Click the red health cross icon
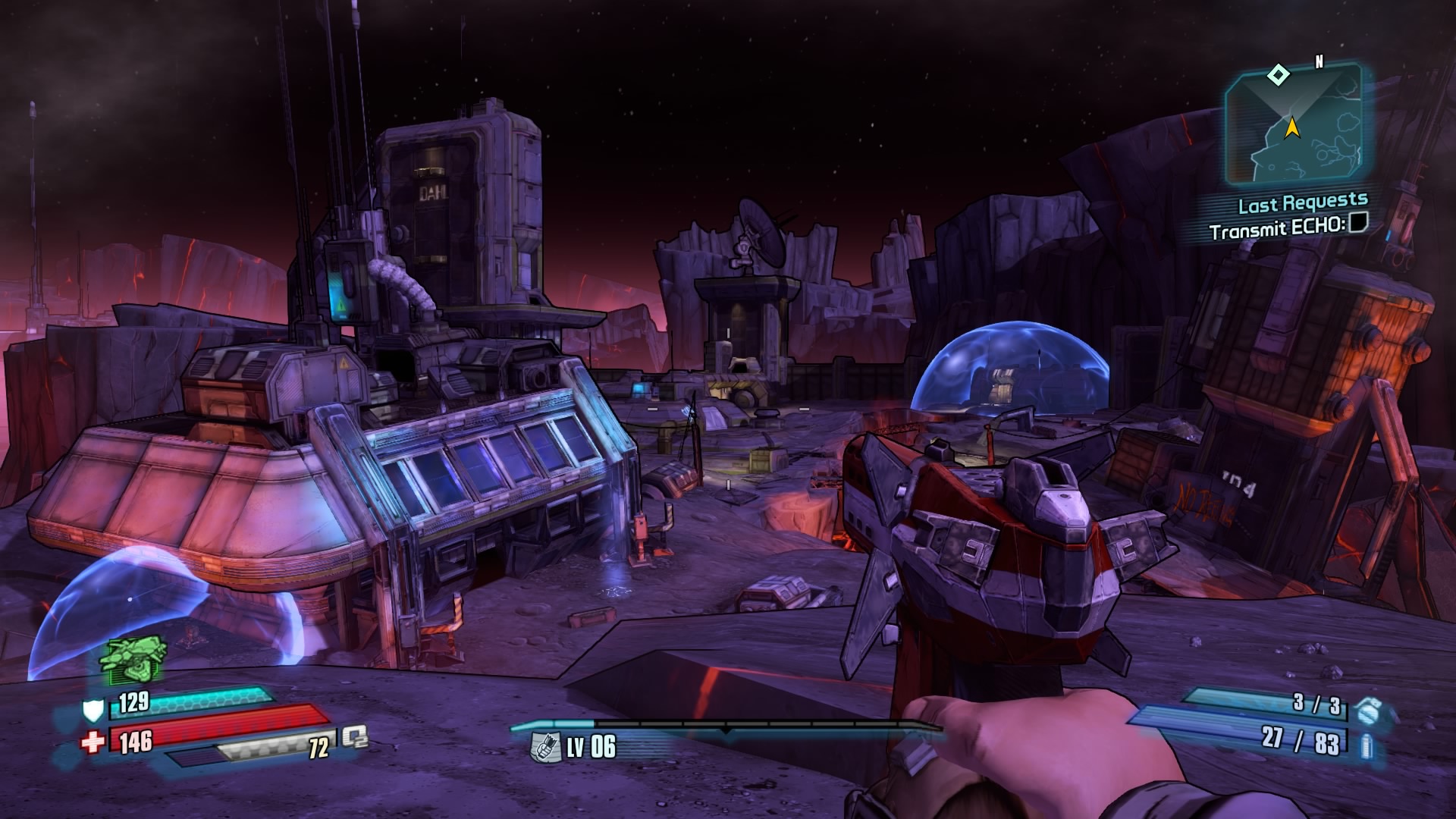The height and width of the screenshot is (819, 1456). (x=93, y=742)
